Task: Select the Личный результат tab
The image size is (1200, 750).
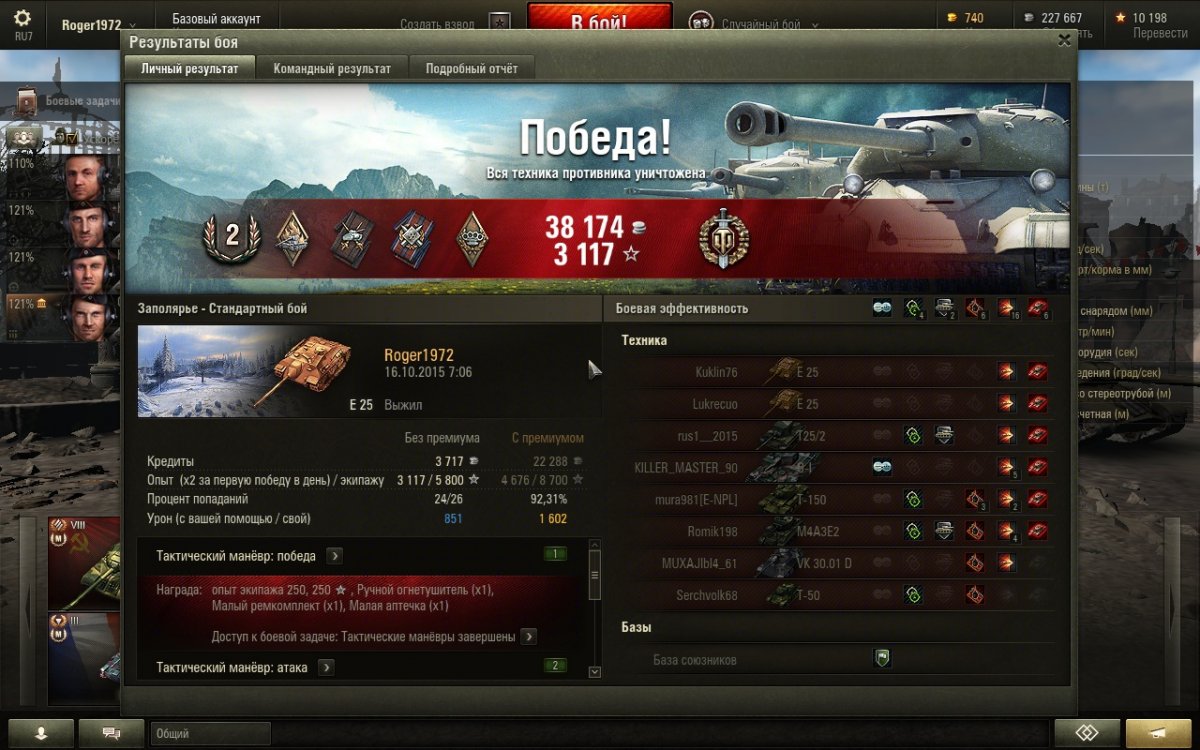Action: (190, 69)
